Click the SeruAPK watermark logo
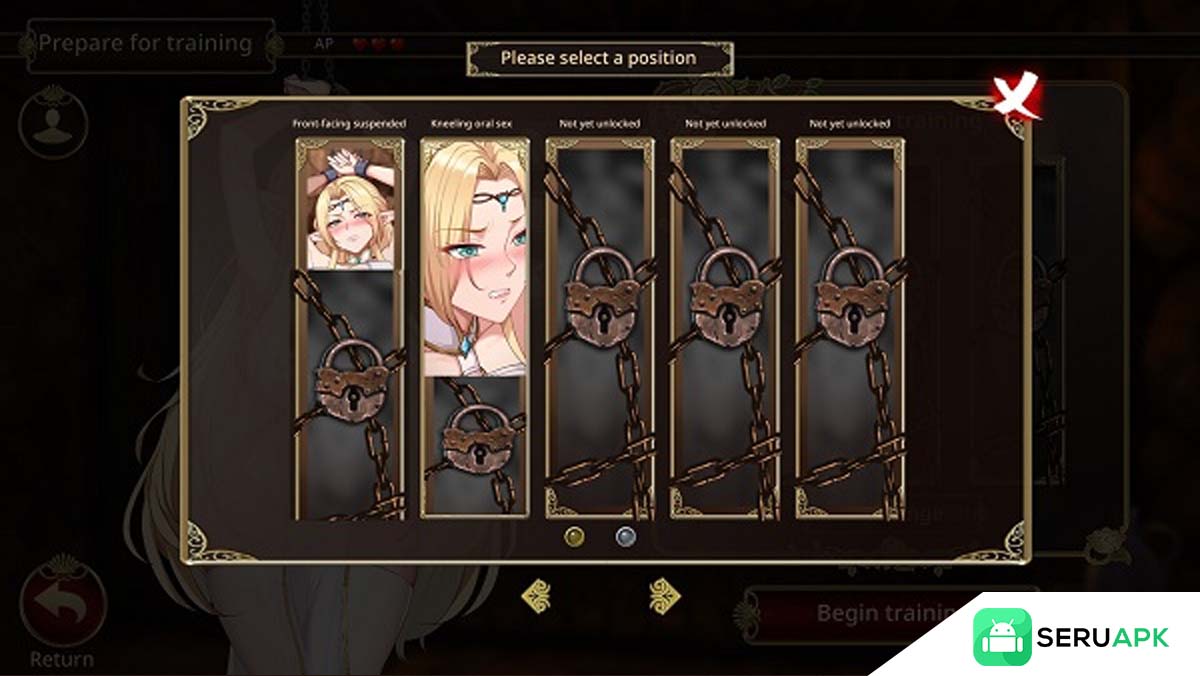Viewport: 1200px width, 676px height. [1072, 637]
